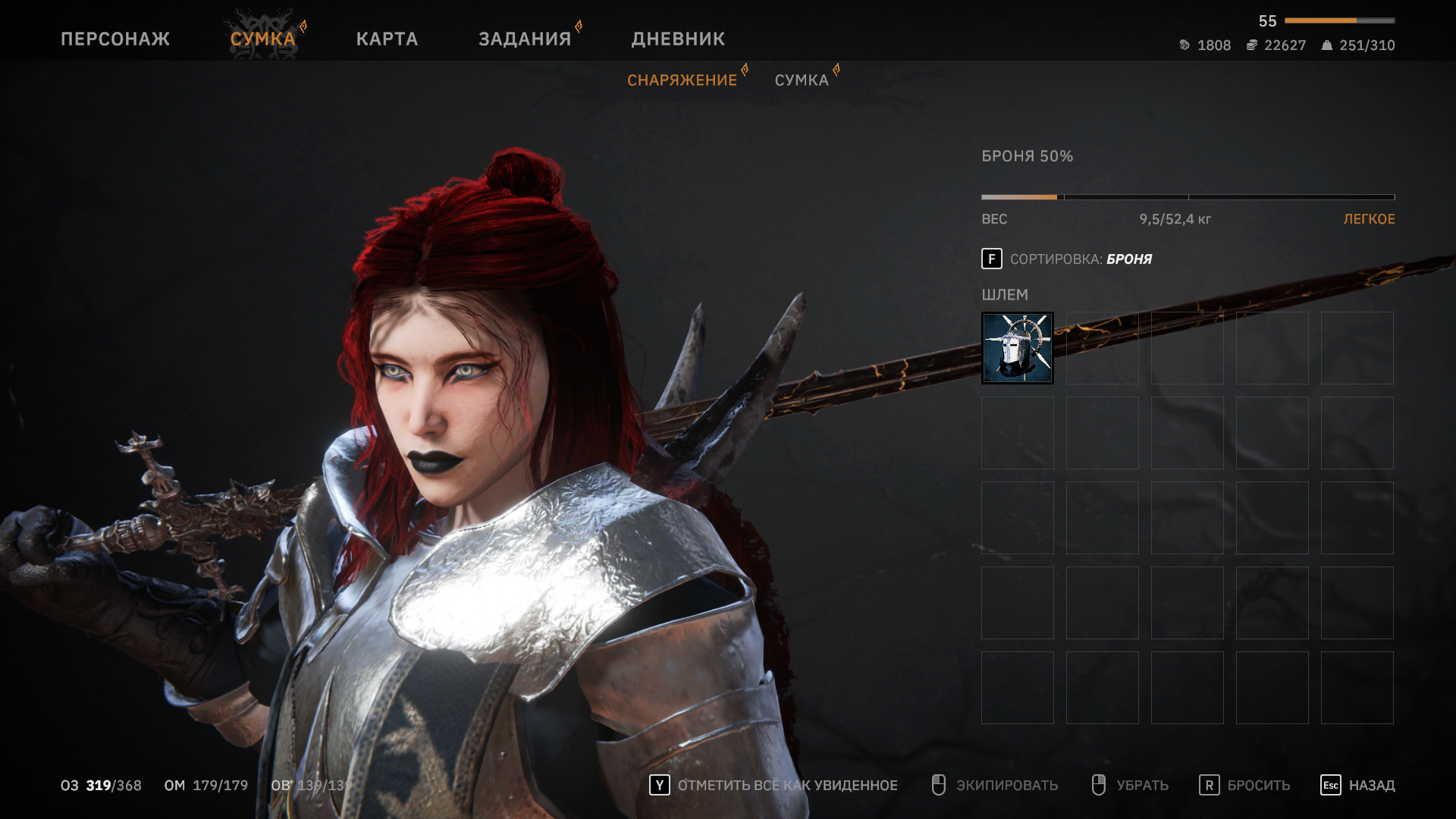Select the Сумка top menu tab
This screenshot has width=1456, height=819.
[262, 39]
